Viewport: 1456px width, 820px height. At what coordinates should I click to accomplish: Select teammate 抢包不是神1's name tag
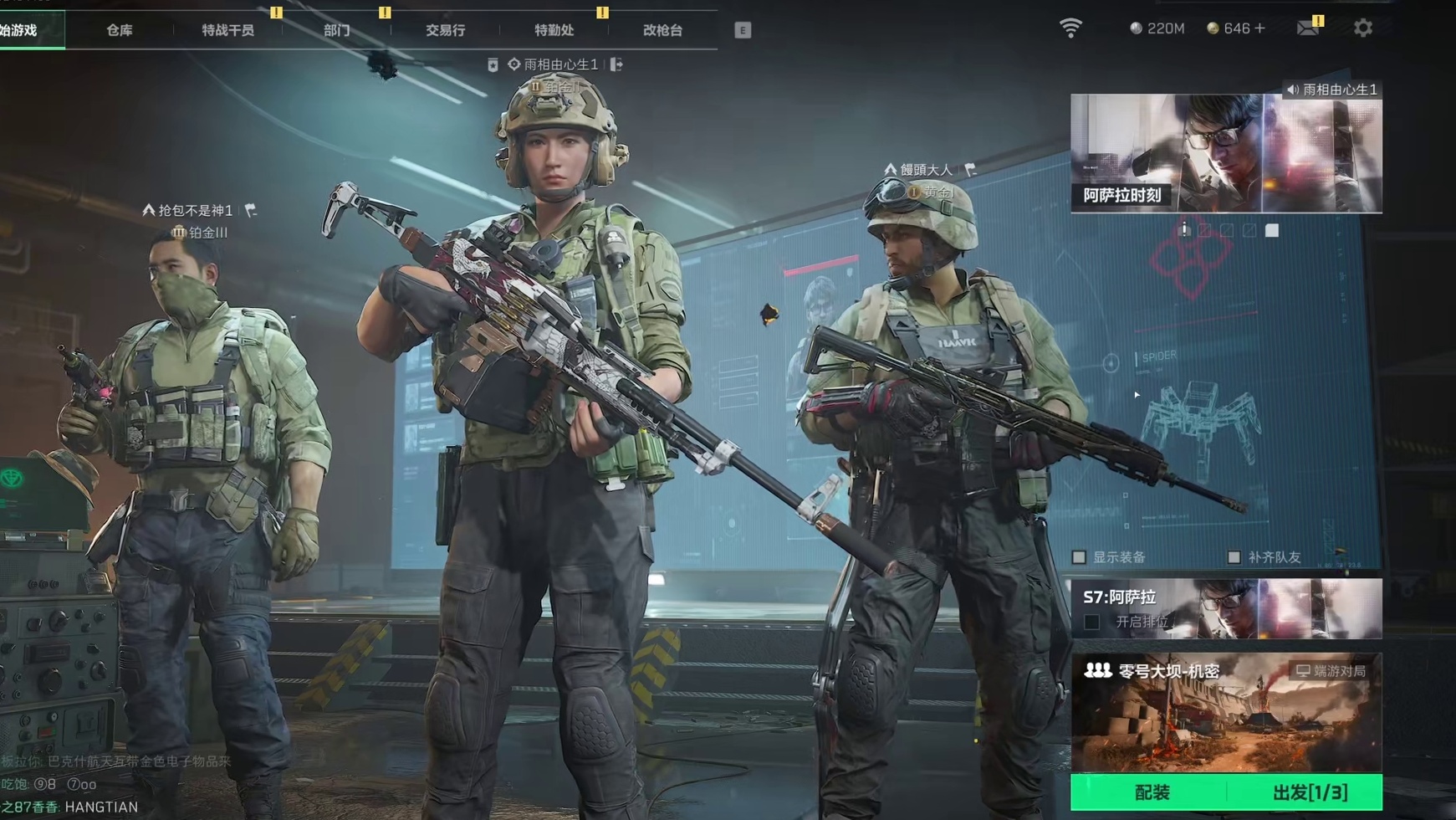(195, 210)
